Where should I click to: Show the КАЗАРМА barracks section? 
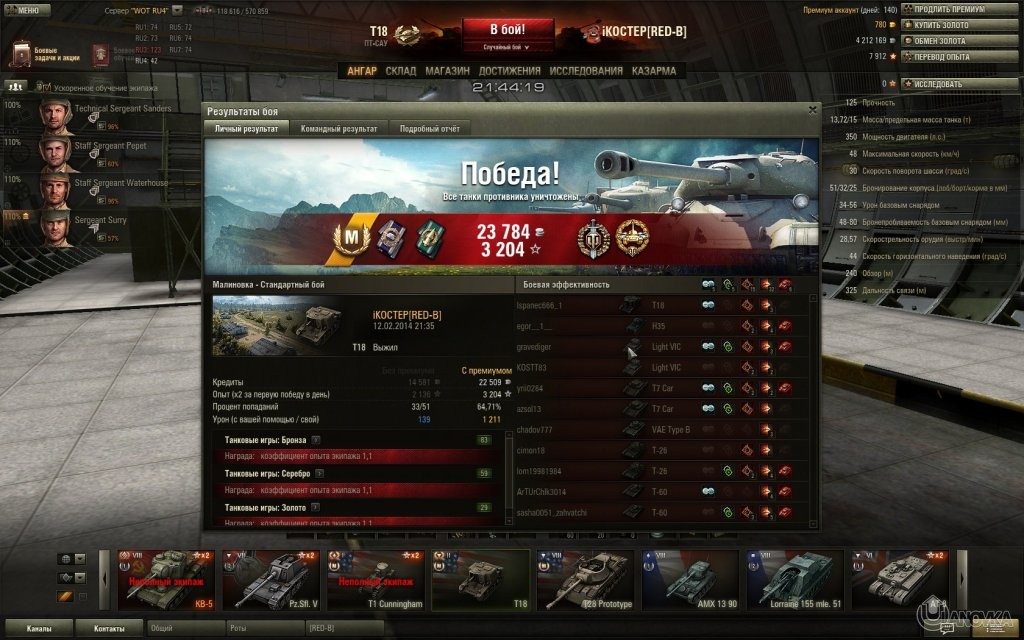[x=653, y=71]
